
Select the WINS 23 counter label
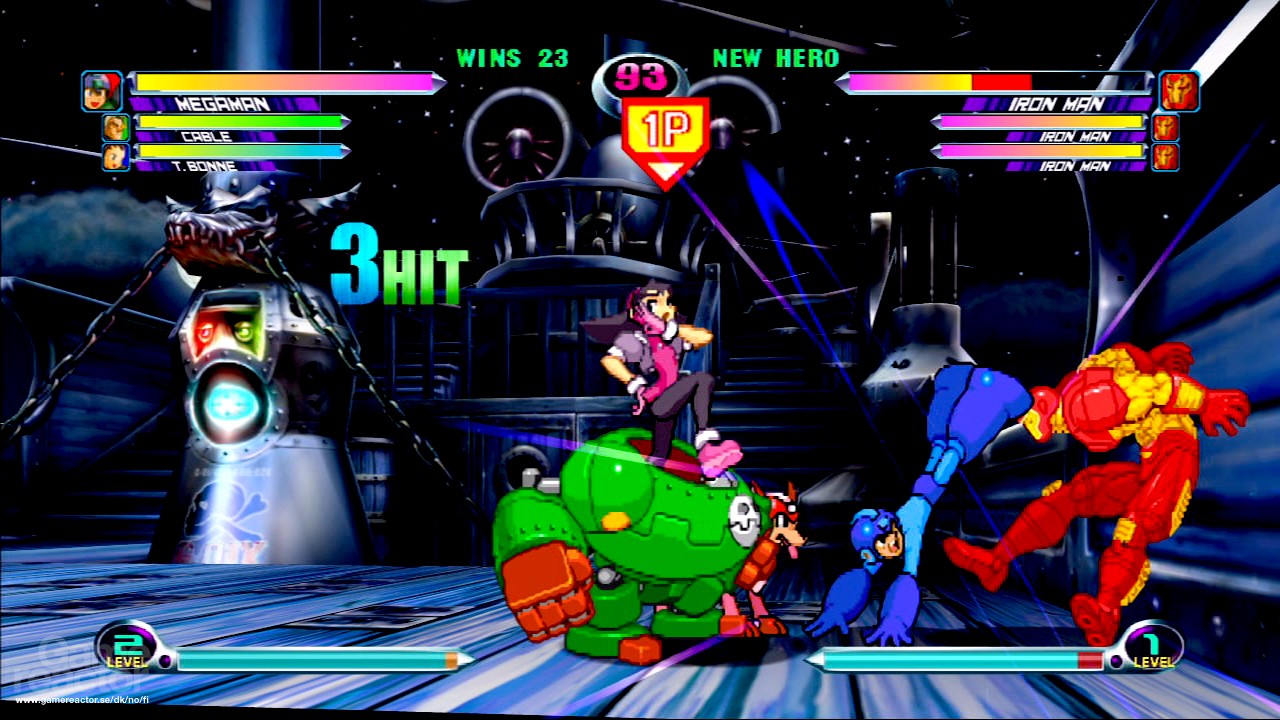coord(512,58)
